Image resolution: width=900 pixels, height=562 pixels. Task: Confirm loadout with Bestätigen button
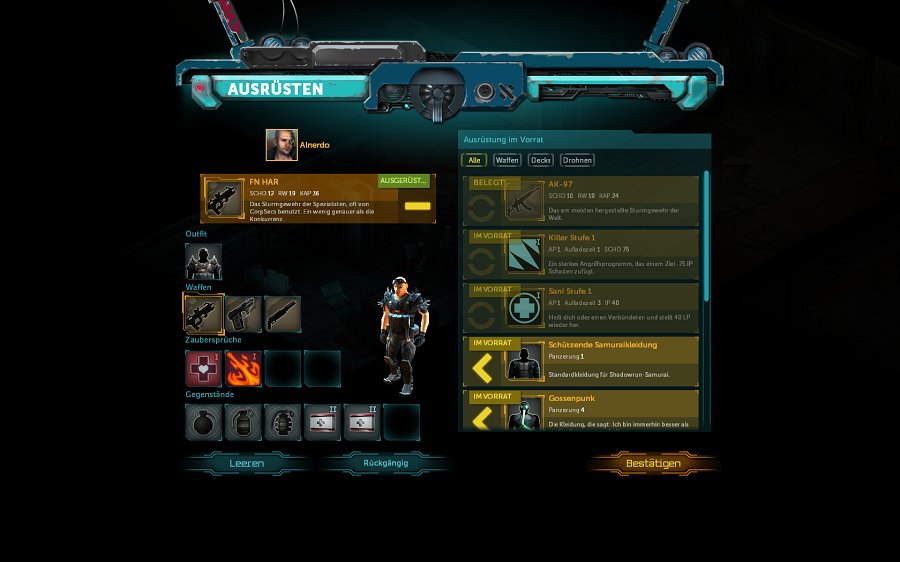coord(653,464)
